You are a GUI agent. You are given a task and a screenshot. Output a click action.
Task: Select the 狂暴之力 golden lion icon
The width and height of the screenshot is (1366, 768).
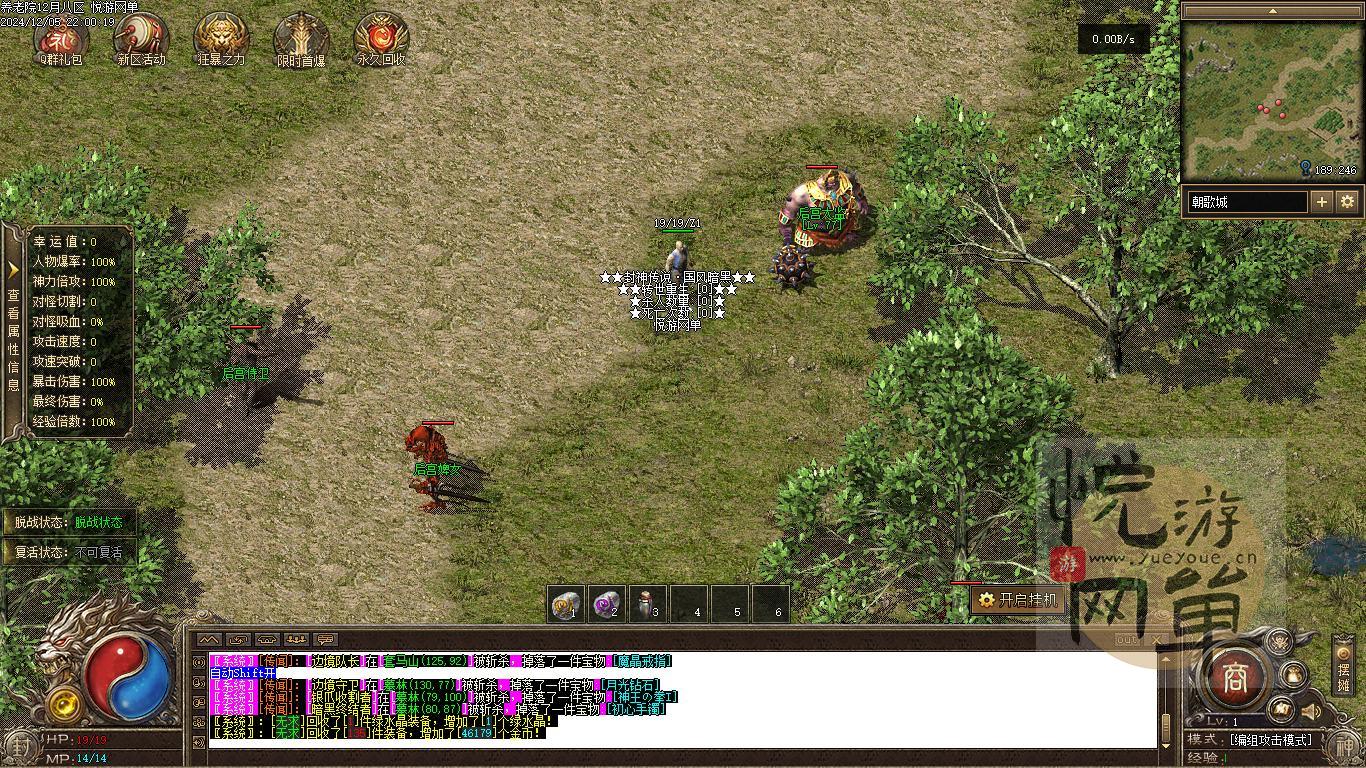[221, 39]
